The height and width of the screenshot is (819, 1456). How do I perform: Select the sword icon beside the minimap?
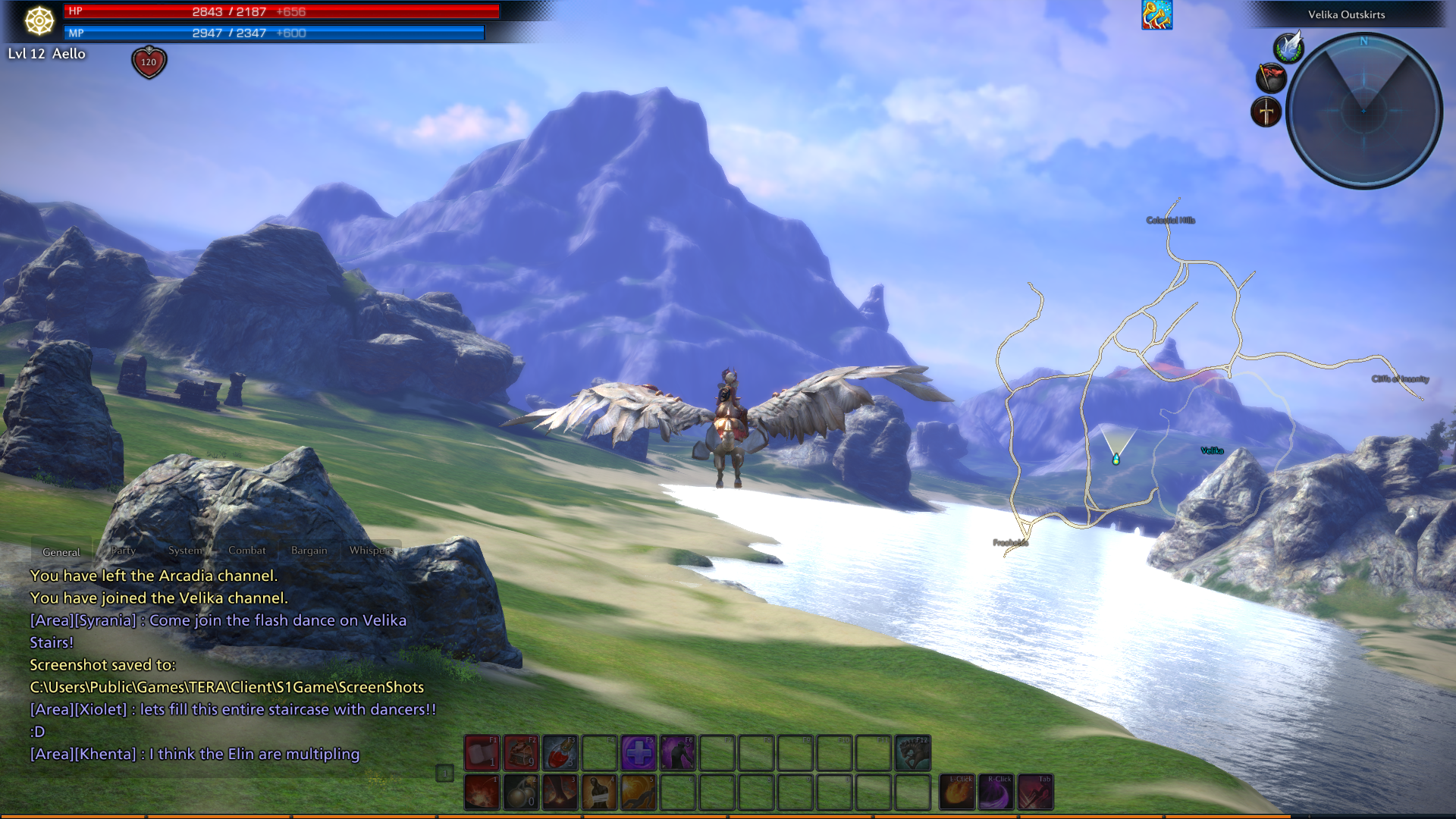(1266, 112)
